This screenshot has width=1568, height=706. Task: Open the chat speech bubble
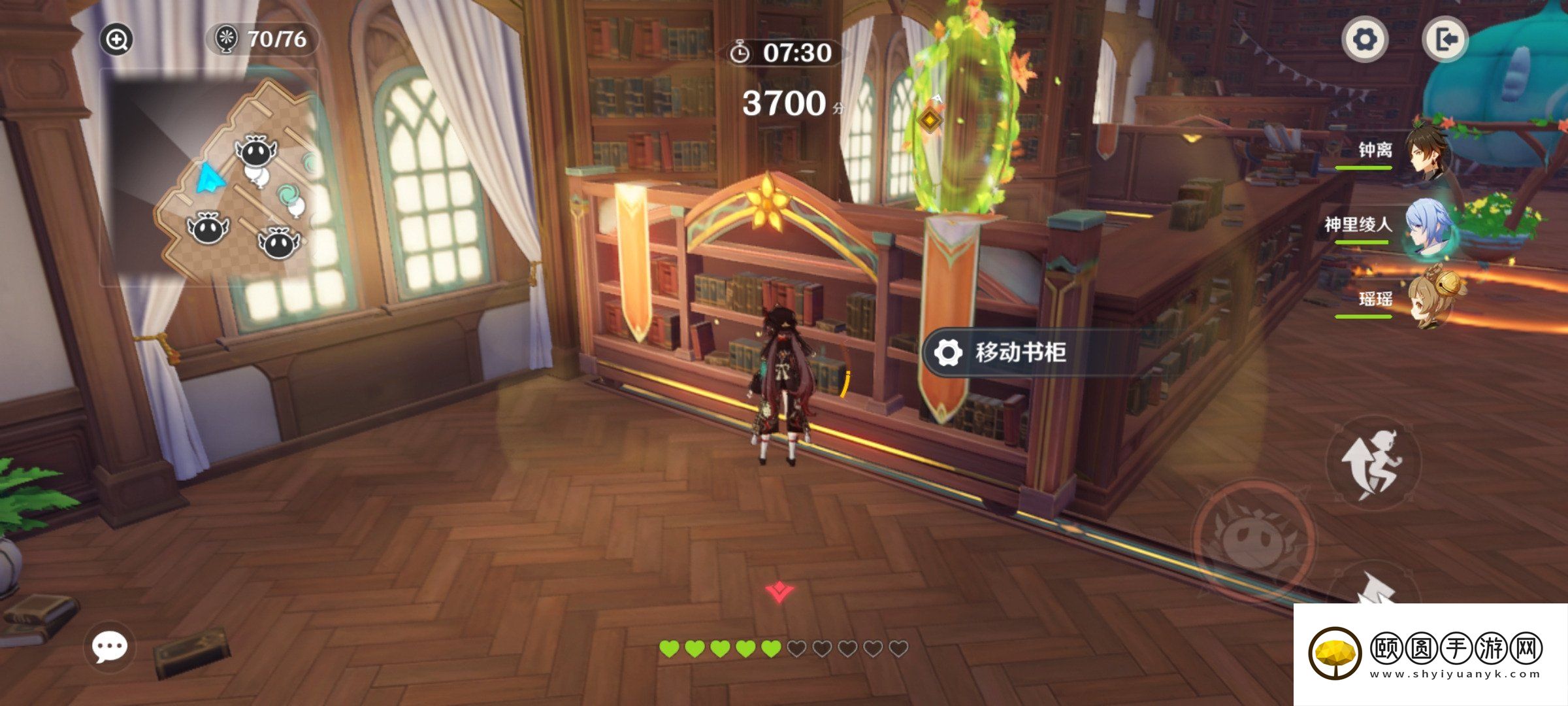(109, 647)
